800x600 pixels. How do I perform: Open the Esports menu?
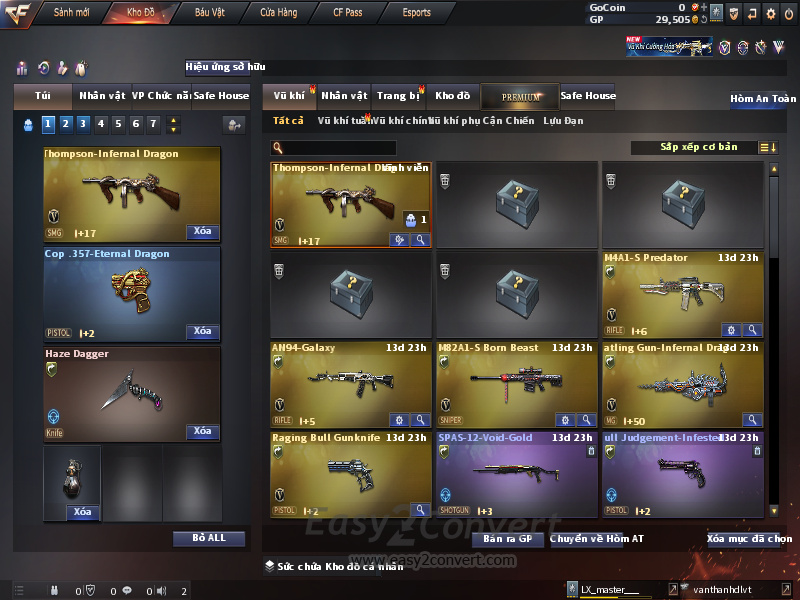tap(416, 13)
